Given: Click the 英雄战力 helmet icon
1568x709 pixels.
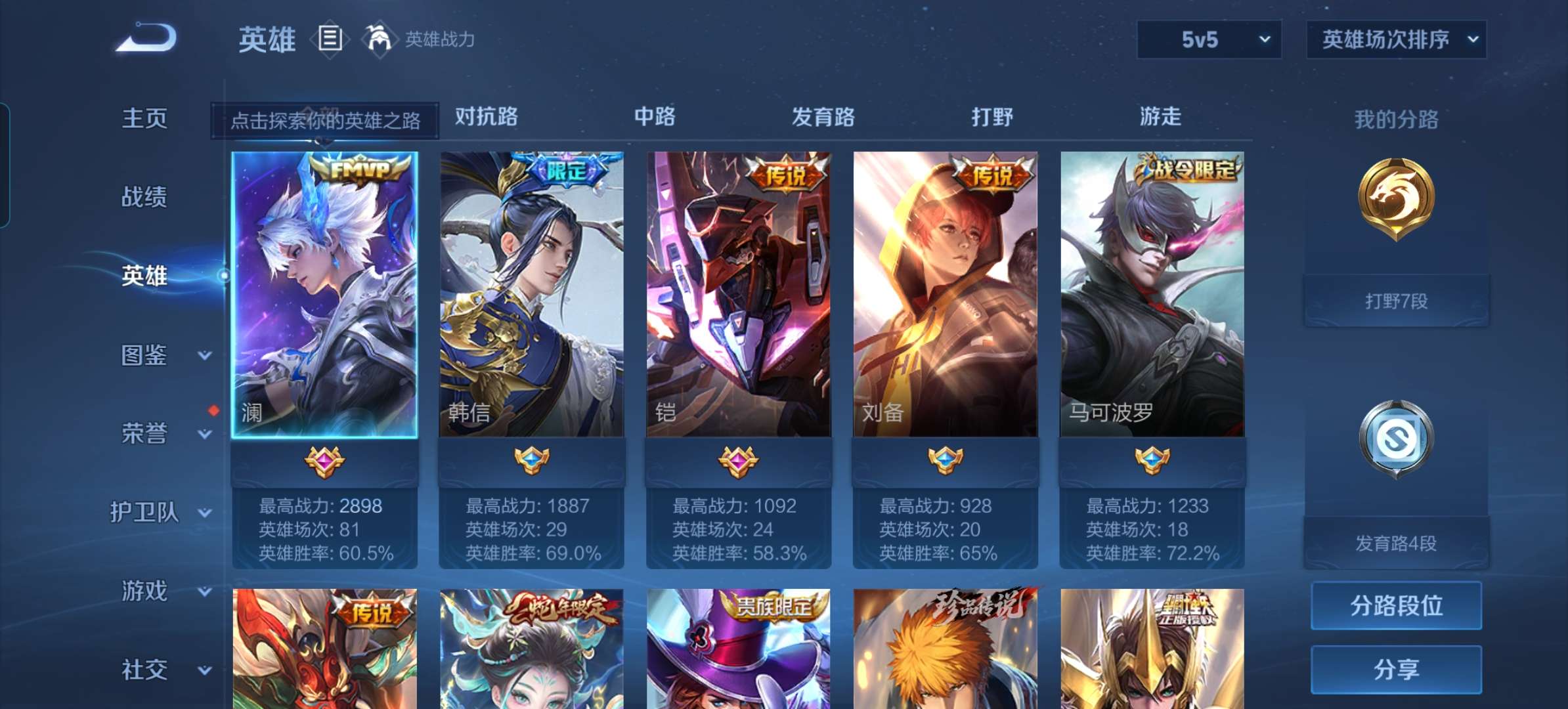Looking at the screenshot, I should [380, 38].
